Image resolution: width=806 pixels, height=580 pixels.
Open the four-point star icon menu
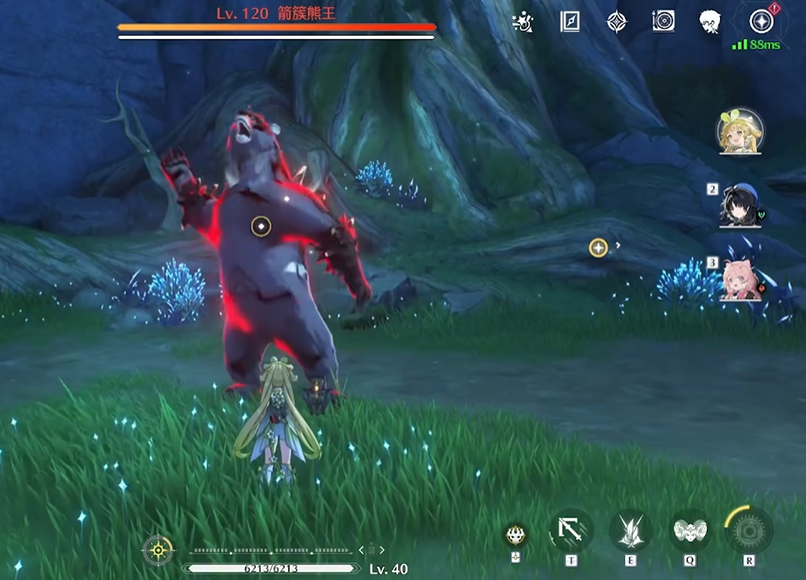tap(618, 21)
